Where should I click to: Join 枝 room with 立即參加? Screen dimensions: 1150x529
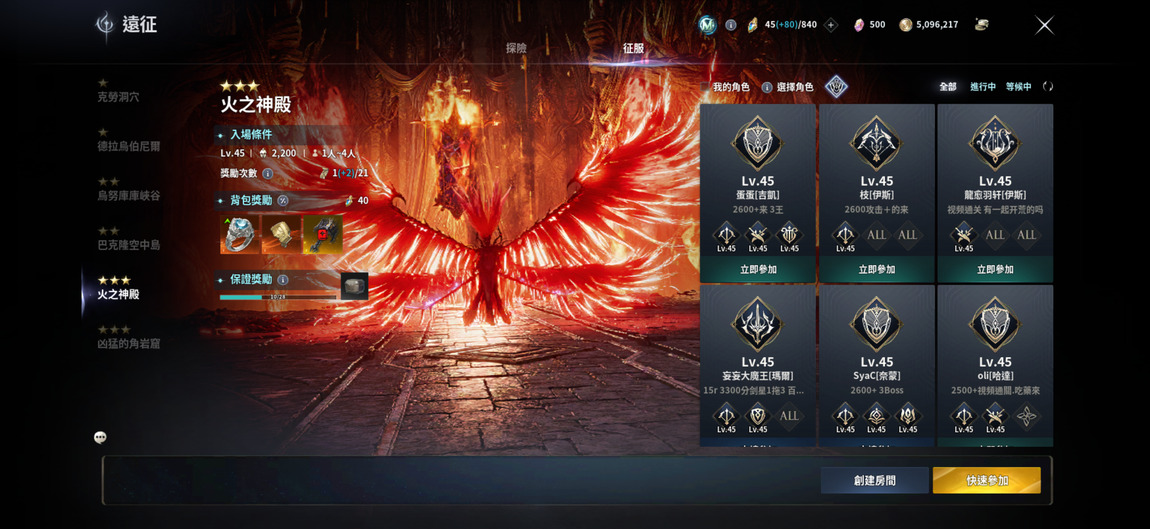coord(876,270)
